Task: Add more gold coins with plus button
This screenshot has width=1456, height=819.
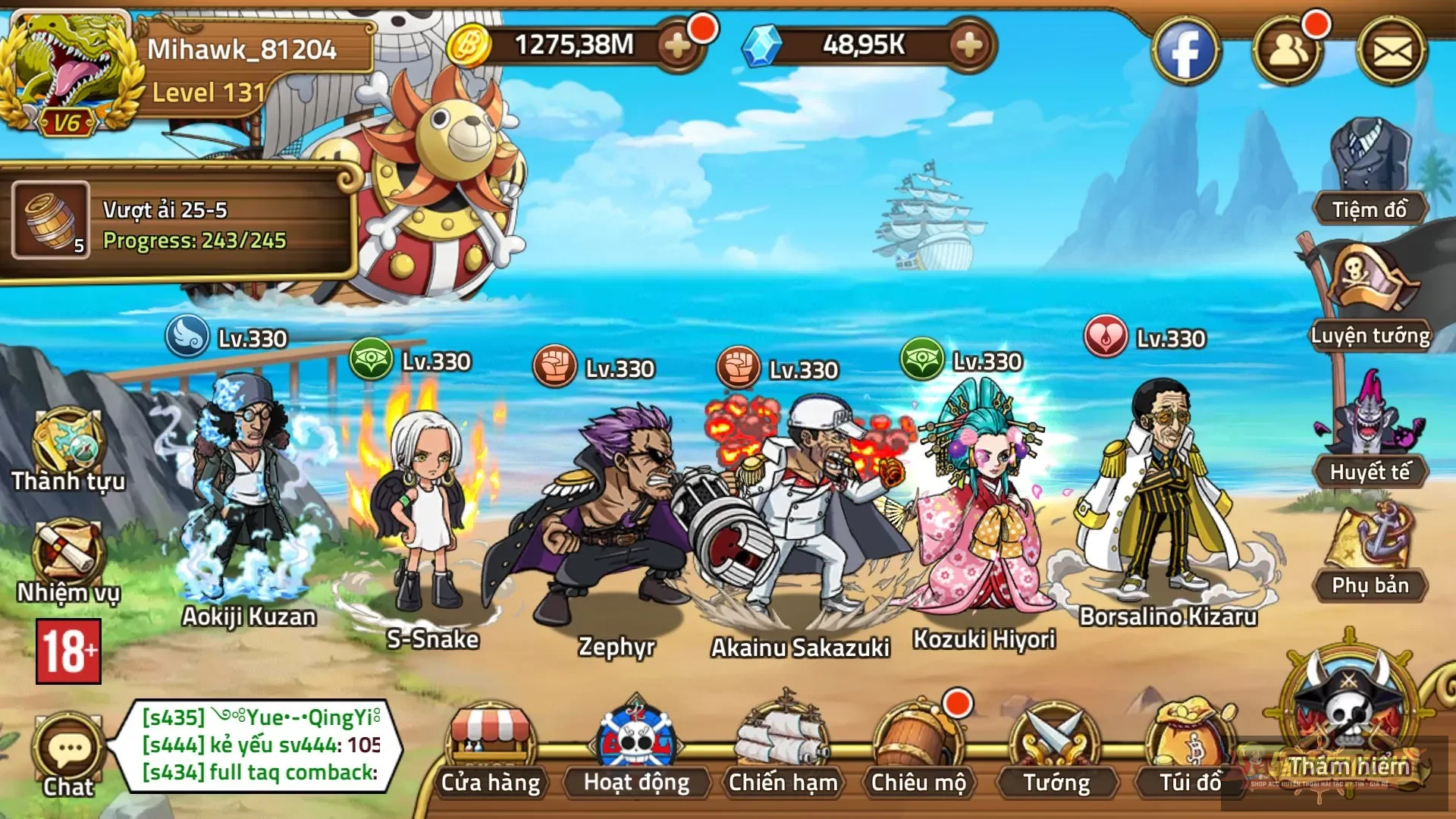Action: click(x=676, y=45)
